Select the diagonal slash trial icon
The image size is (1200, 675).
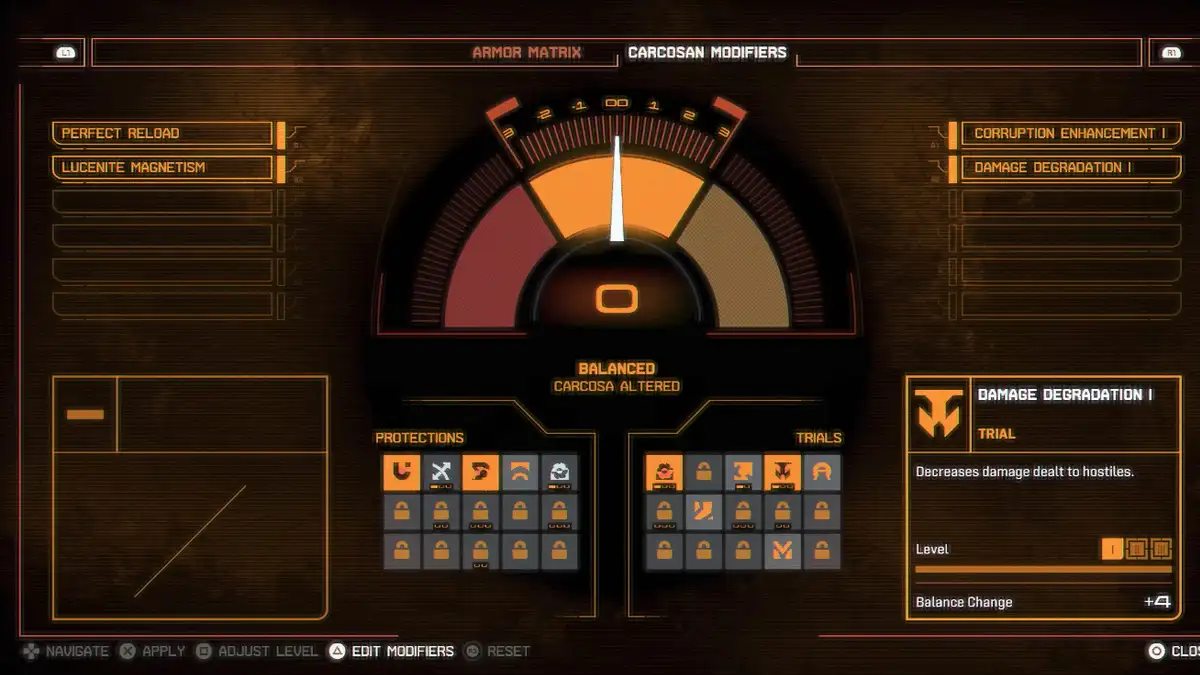703,512
